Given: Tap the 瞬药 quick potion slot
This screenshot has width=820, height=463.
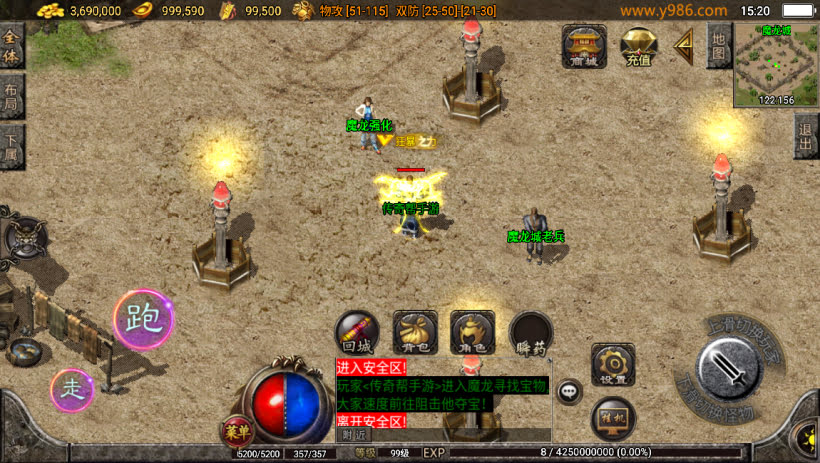Looking at the screenshot, I should [530, 333].
